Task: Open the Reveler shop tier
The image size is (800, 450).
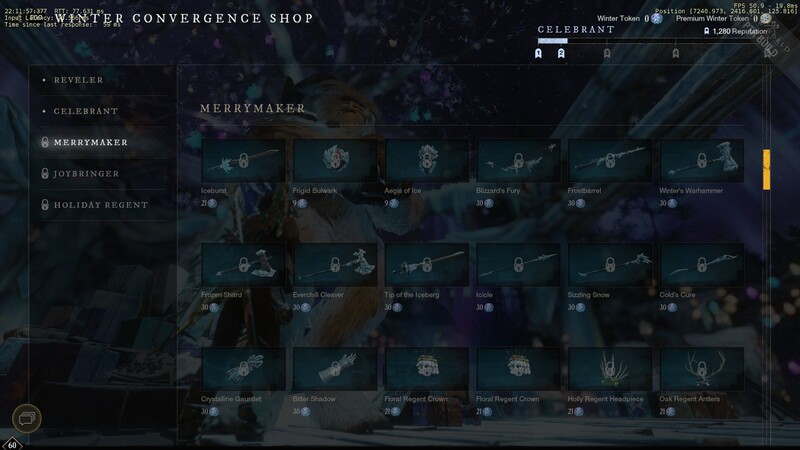Action: [78, 80]
